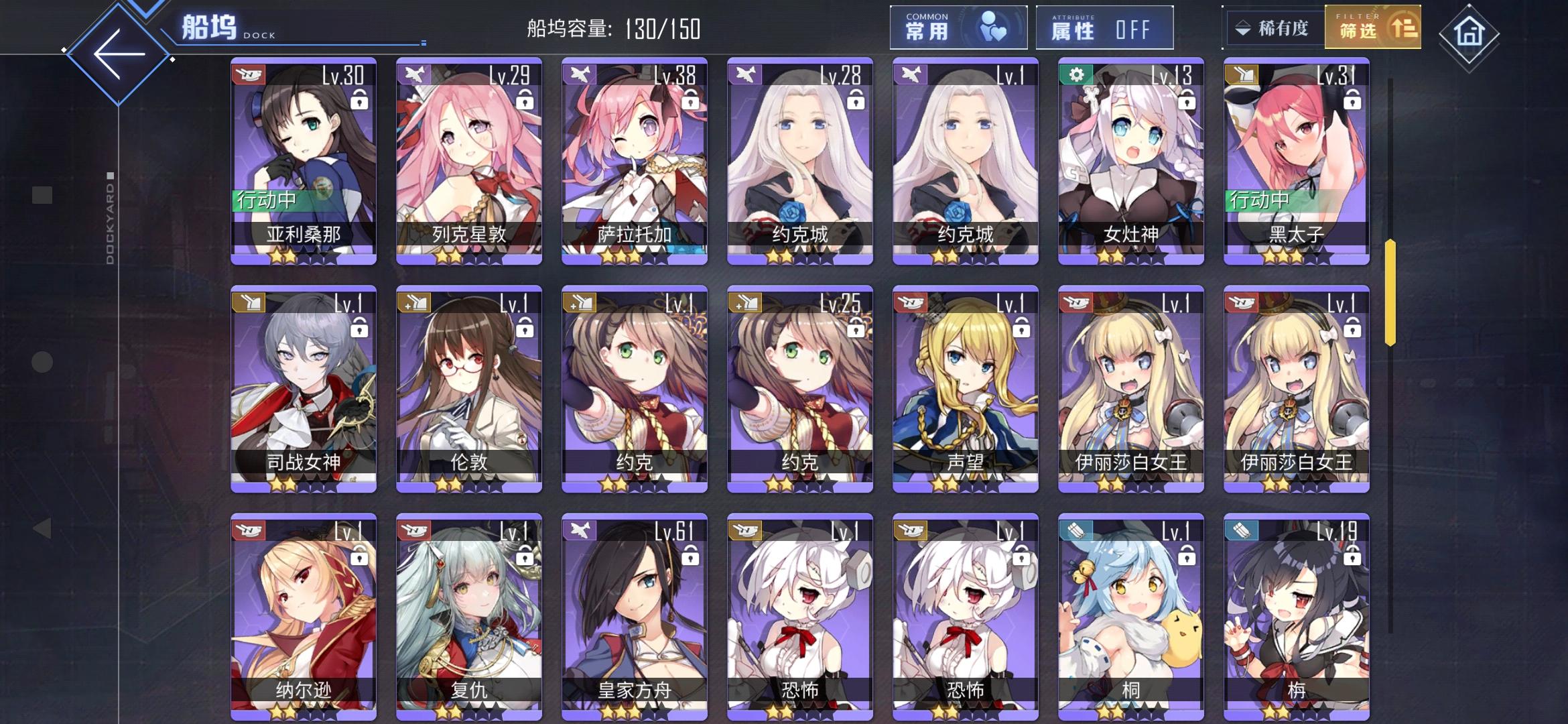1568x724 pixels.
Task: Switch the 属性 attribute display from OFF
Action: [1104, 28]
